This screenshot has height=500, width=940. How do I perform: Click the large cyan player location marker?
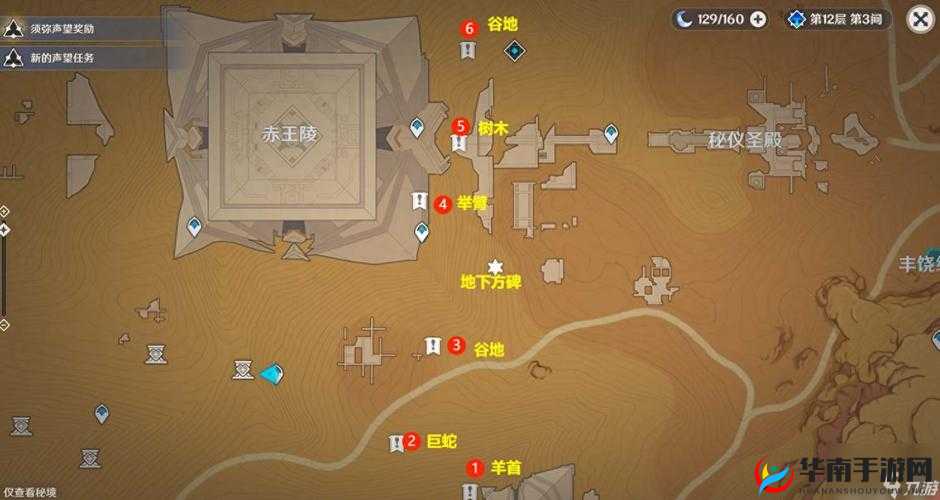[271, 373]
